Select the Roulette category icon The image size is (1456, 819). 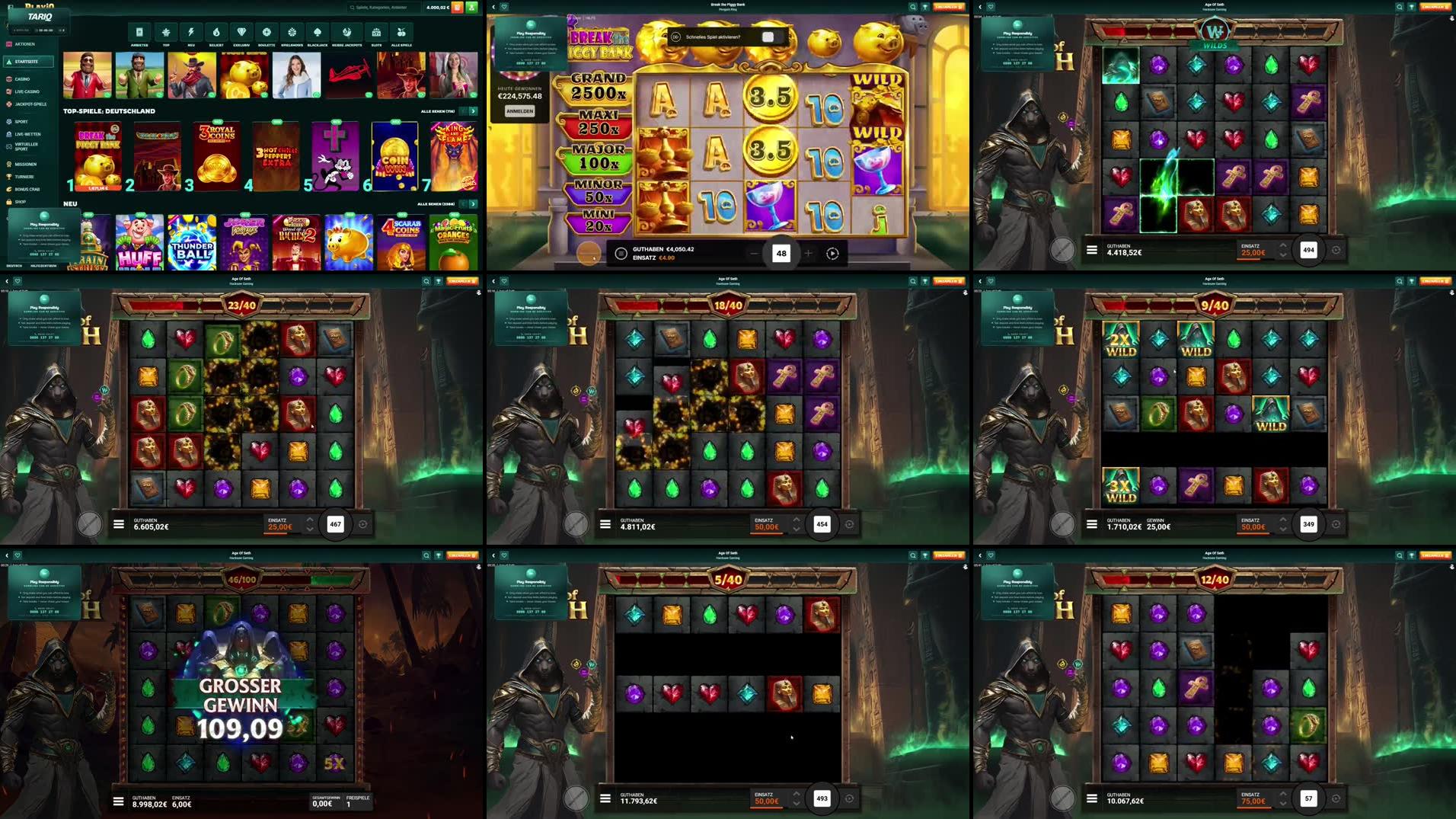265,33
